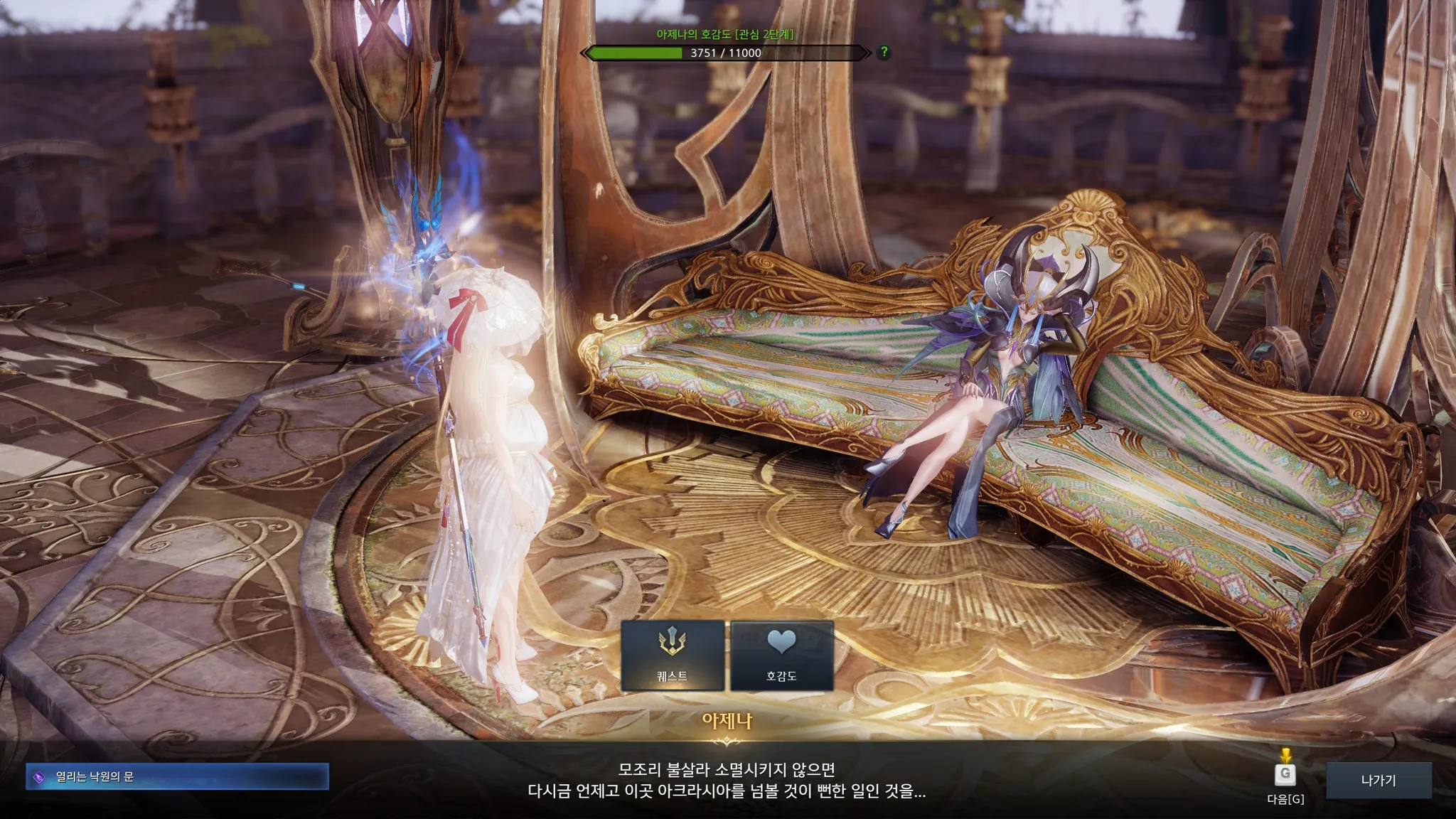Viewport: 1456px width, 819px height.
Task: Exit dialogue with 나가기 button
Action: click(x=1379, y=780)
